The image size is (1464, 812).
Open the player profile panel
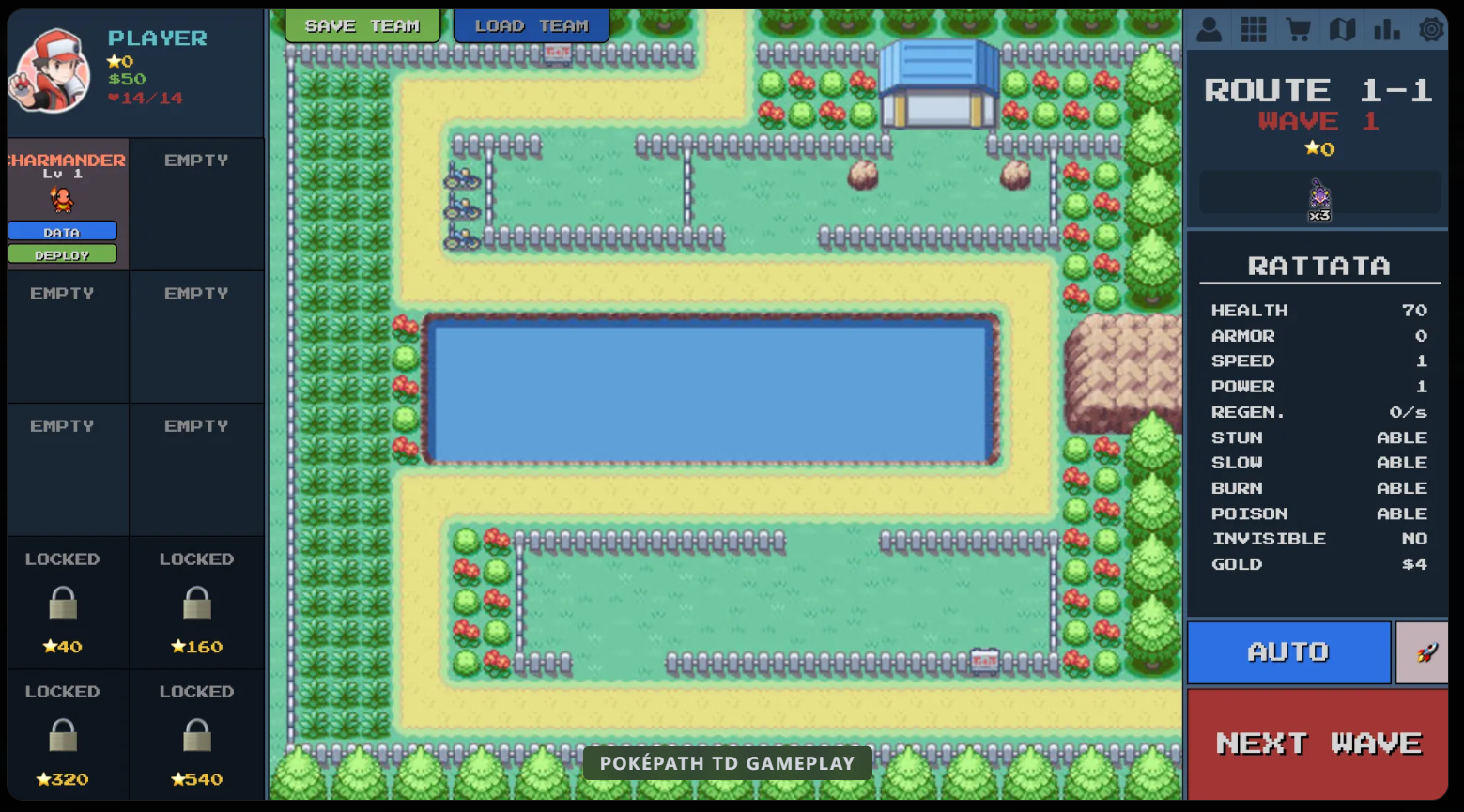pos(1210,29)
